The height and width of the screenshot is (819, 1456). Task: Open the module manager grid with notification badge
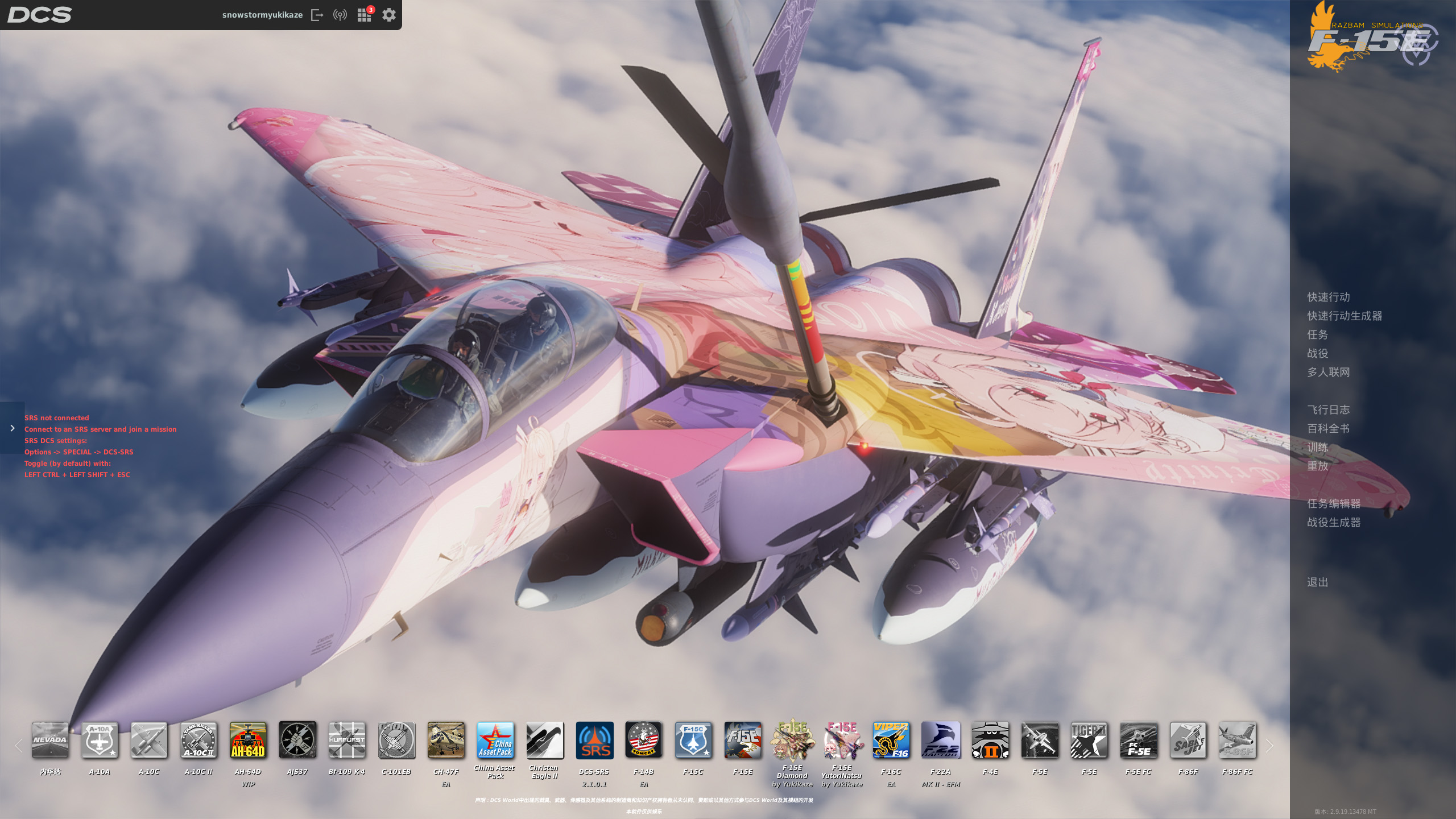(365, 15)
